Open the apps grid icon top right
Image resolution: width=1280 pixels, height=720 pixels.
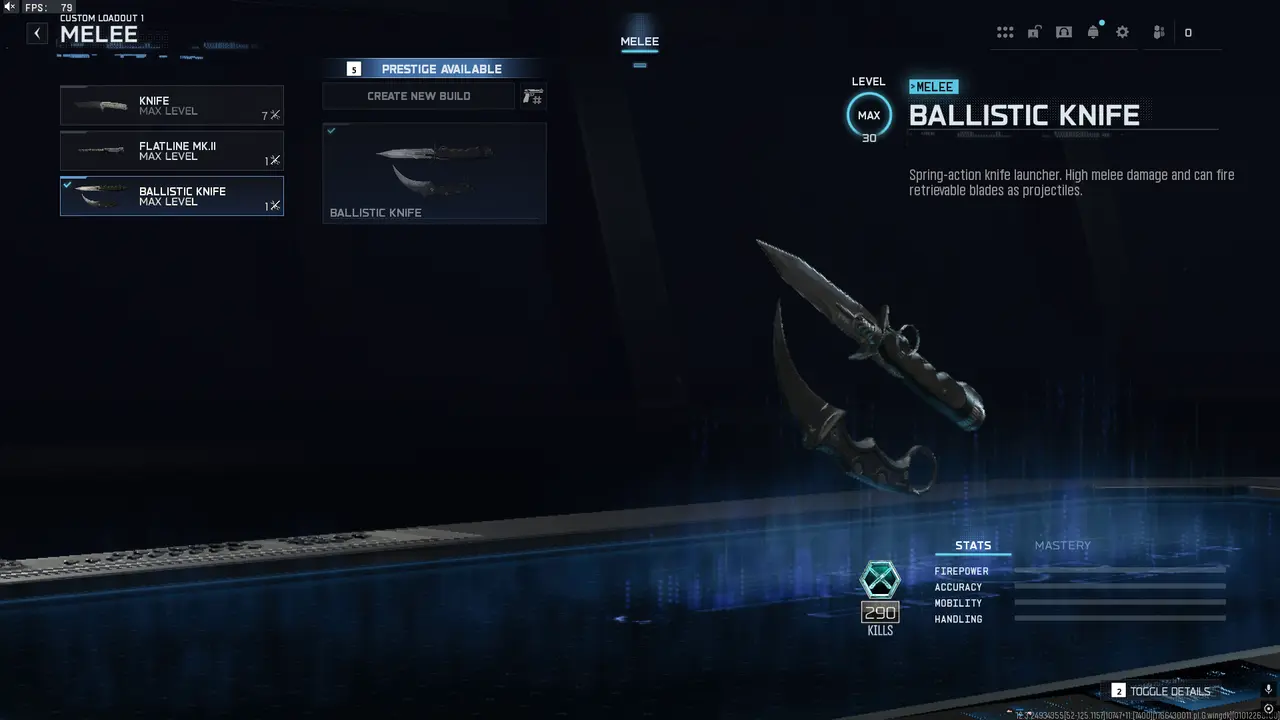coord(1005,31)
